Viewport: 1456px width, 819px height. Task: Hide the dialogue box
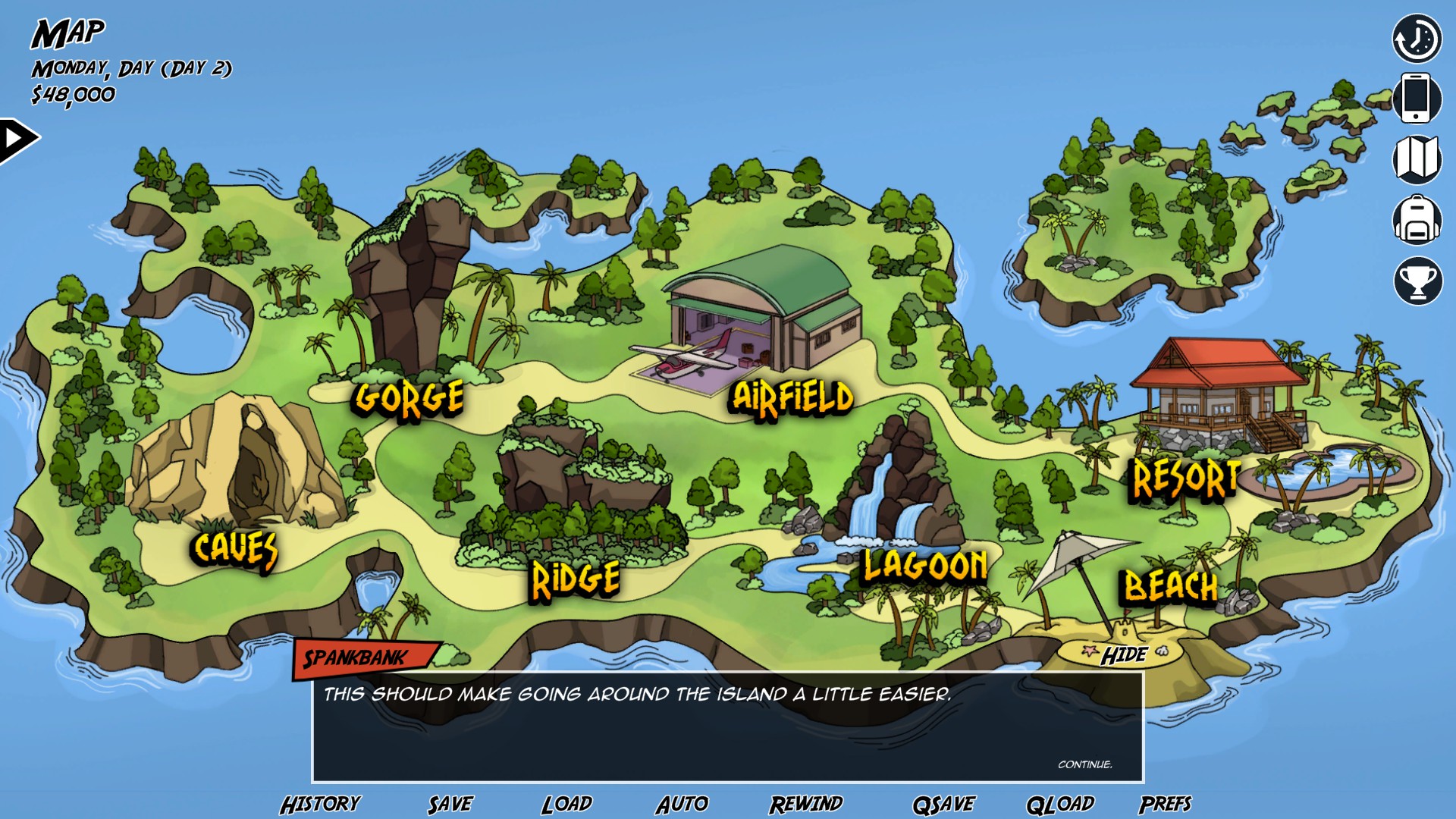[x=1124, y=655]
